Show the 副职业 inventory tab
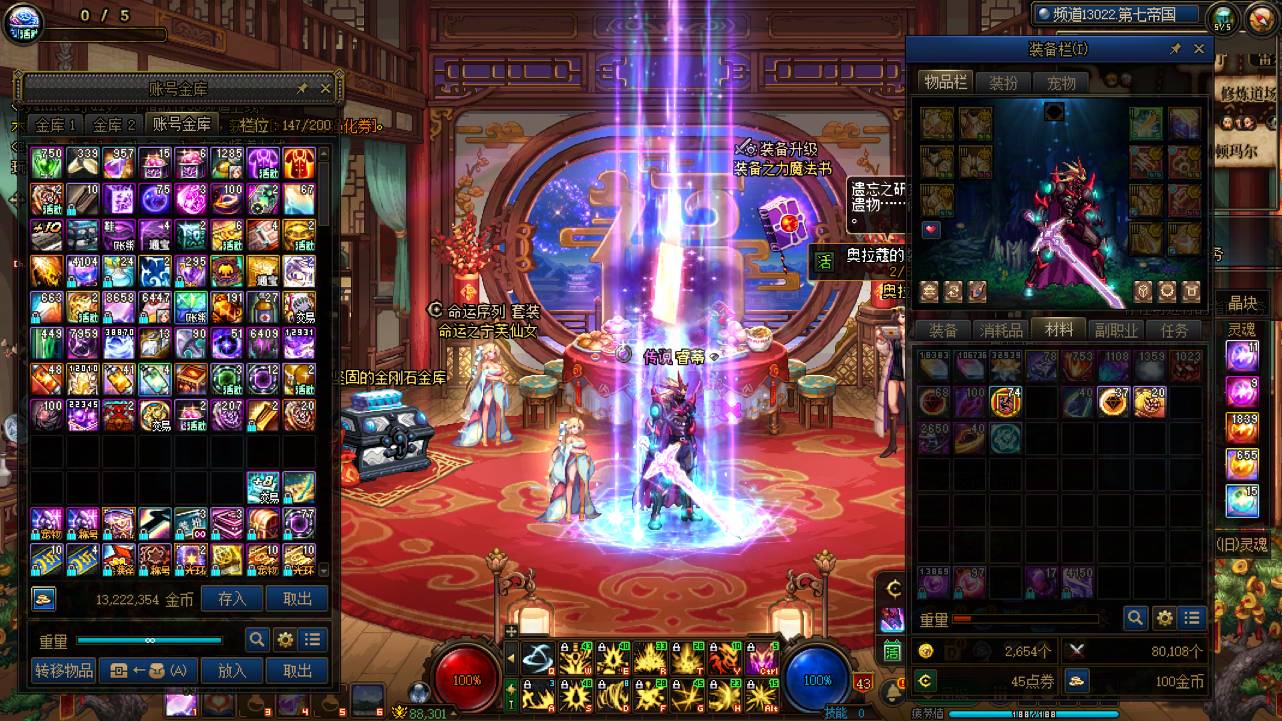This screenshot has width=1282, height=721. [1116, 330]
